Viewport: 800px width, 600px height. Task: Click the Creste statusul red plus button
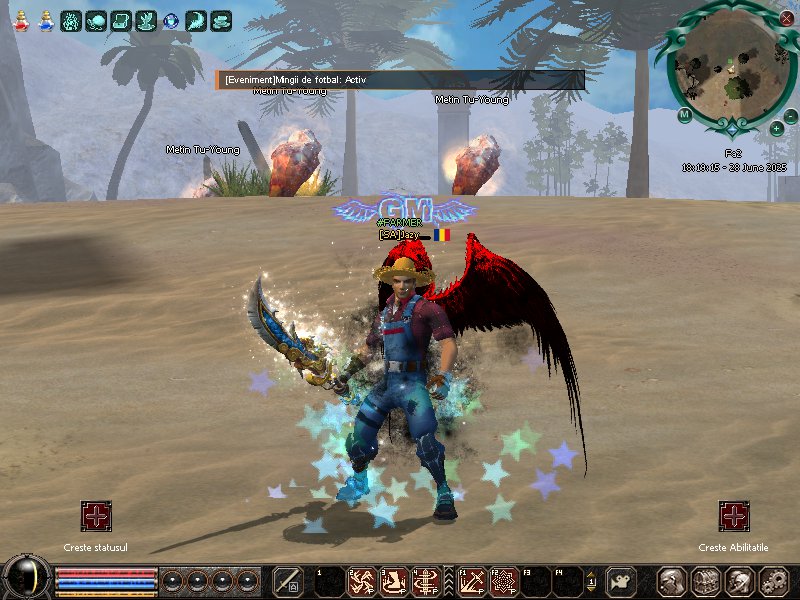click(x=96, y=516)
